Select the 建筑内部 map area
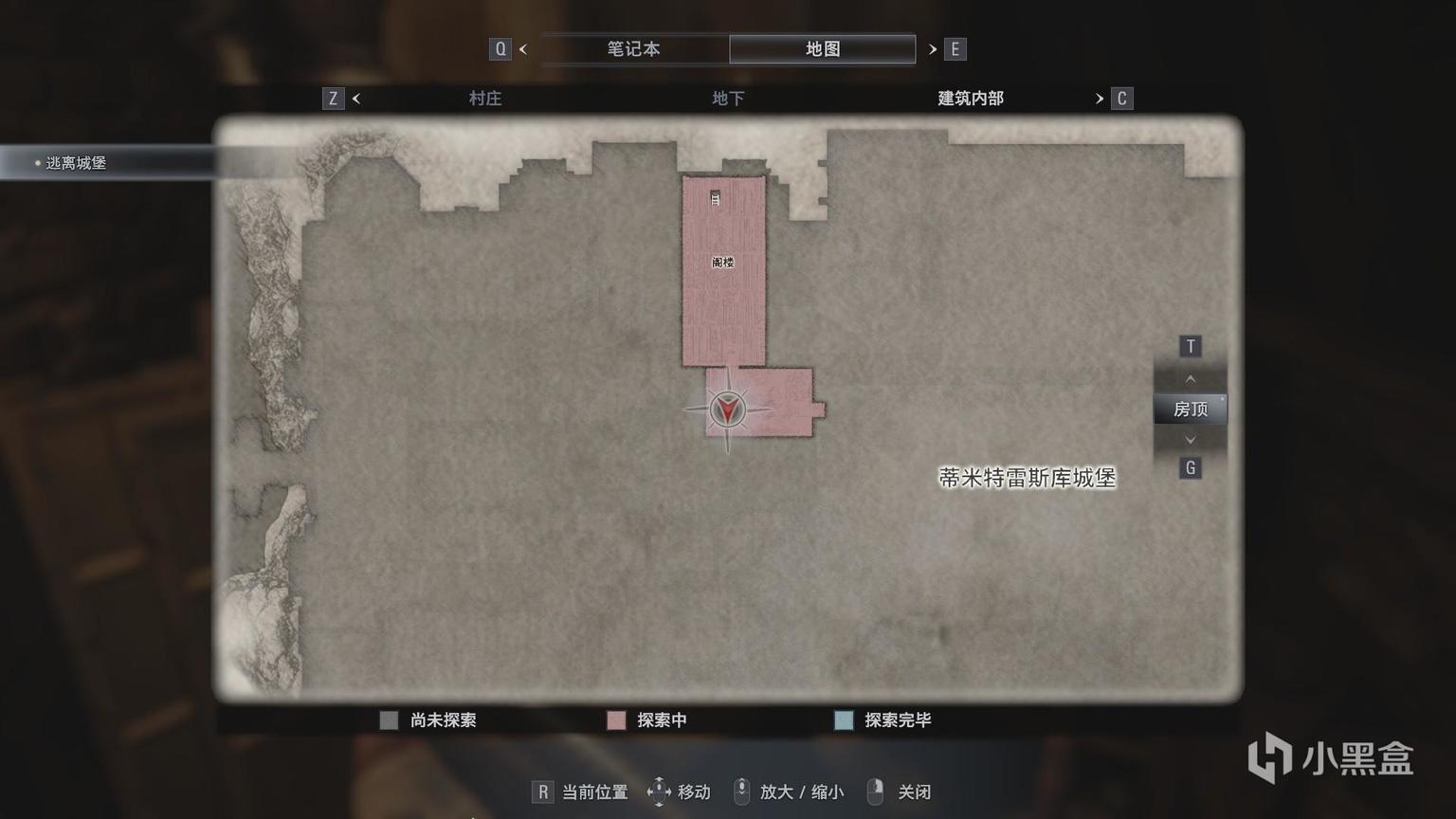Viewport: 1456px width, 819px height. (970, 99)
